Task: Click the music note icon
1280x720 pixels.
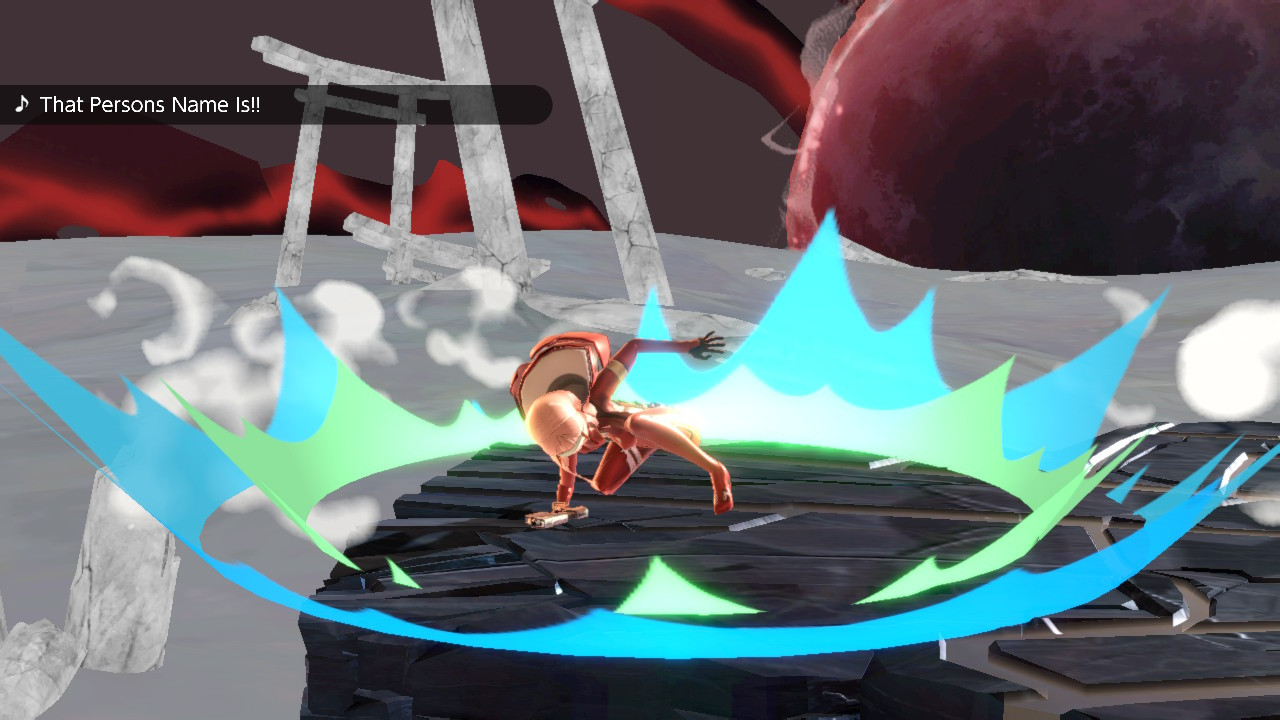Action: [x=22, y=103]
